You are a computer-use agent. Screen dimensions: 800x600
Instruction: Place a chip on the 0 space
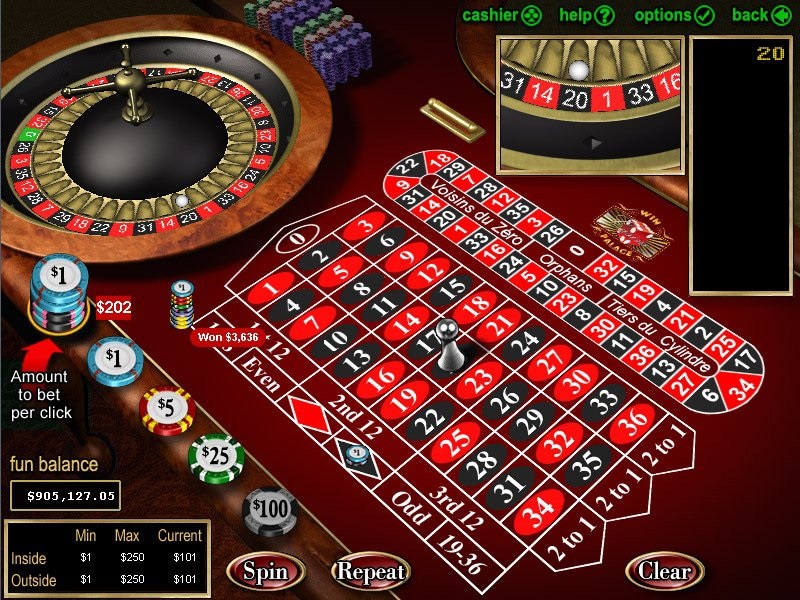coord(296,240)
